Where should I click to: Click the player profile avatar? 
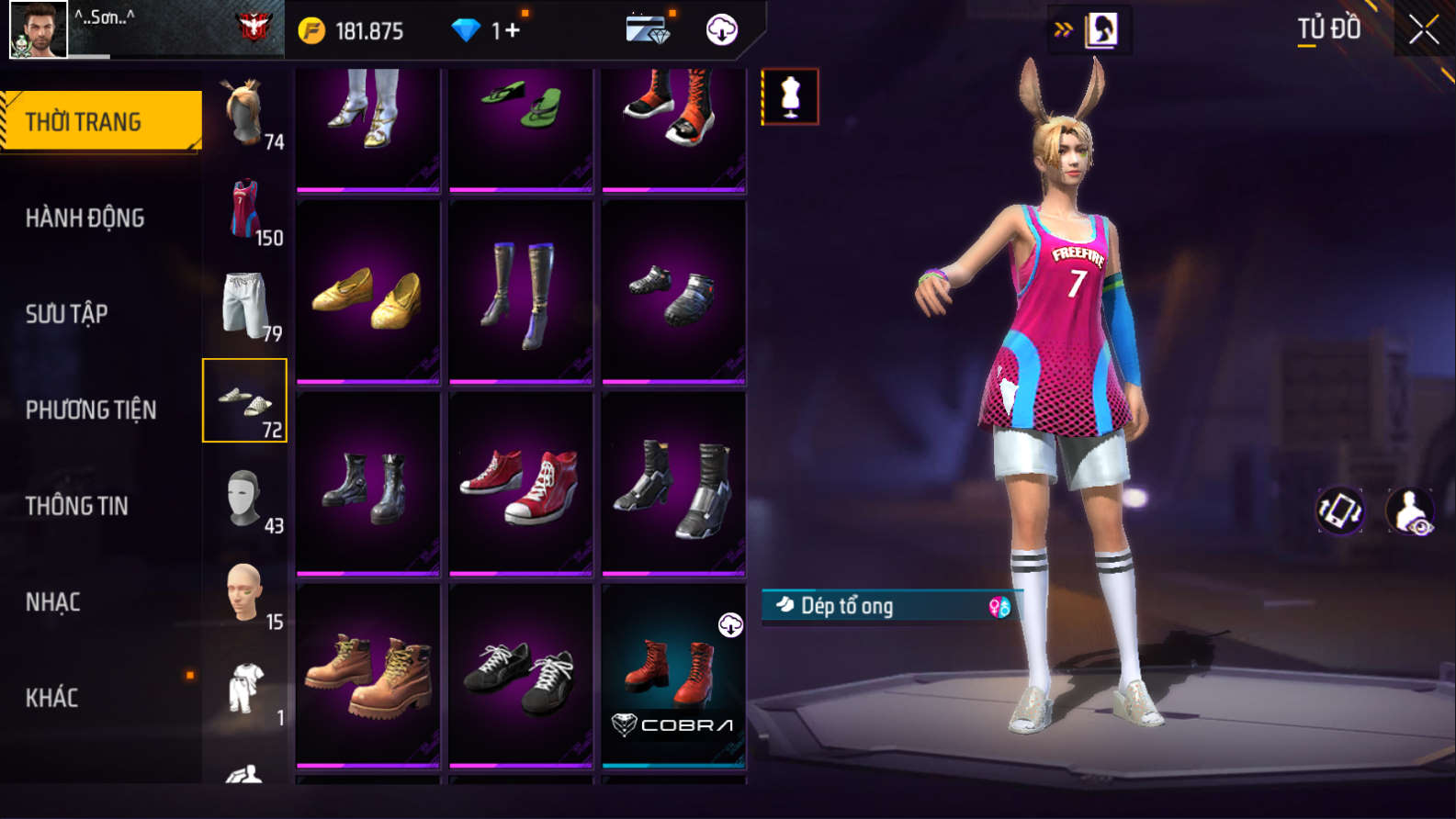pos(38,29)
